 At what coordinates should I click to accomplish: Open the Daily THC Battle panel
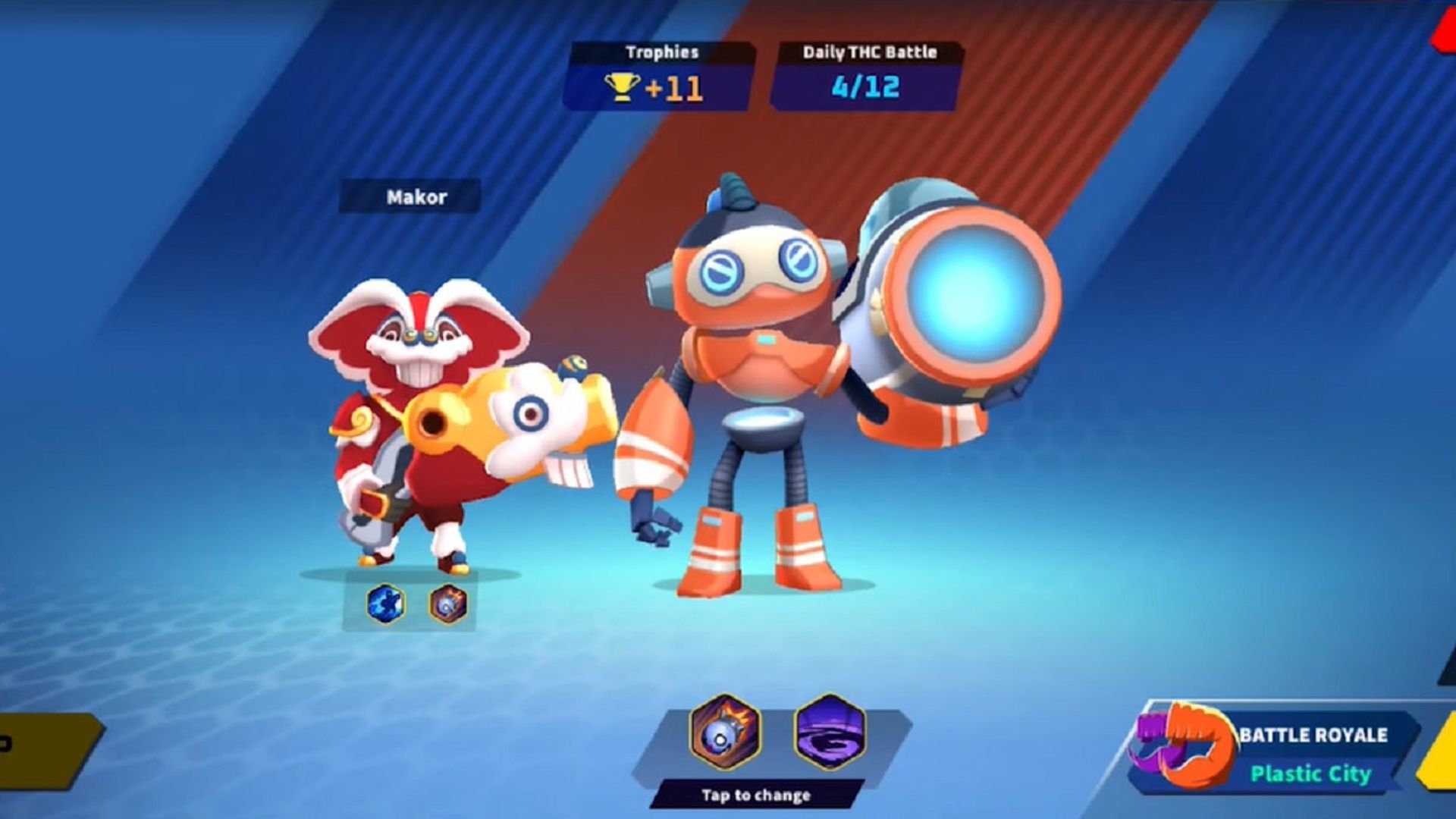(868, 76)
